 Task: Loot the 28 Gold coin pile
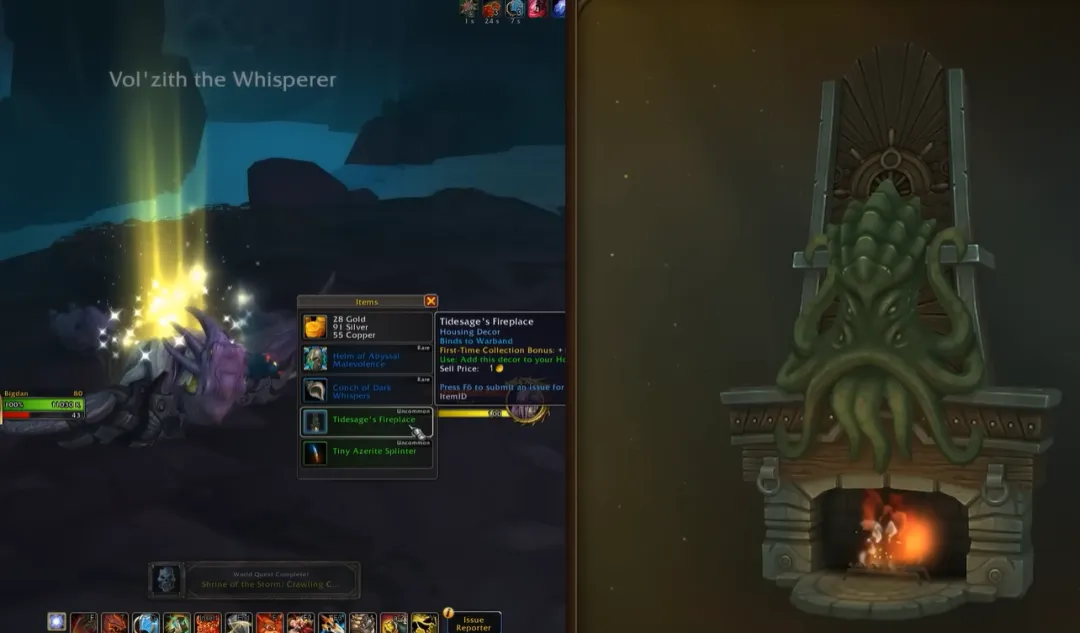click(366, 327)
